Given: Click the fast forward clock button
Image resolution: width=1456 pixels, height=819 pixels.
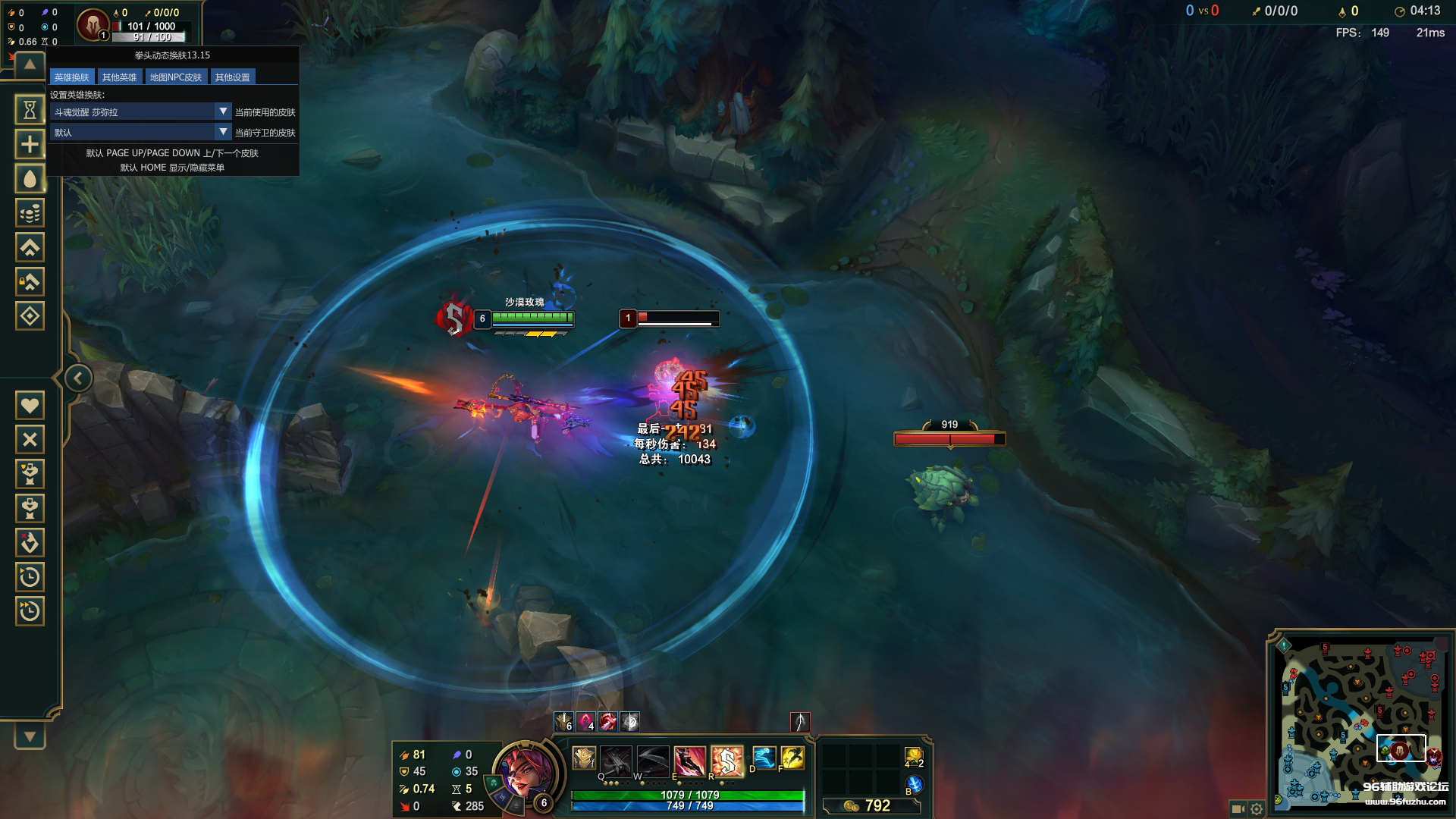Looking at the screenshot, I should coord(30,611).
